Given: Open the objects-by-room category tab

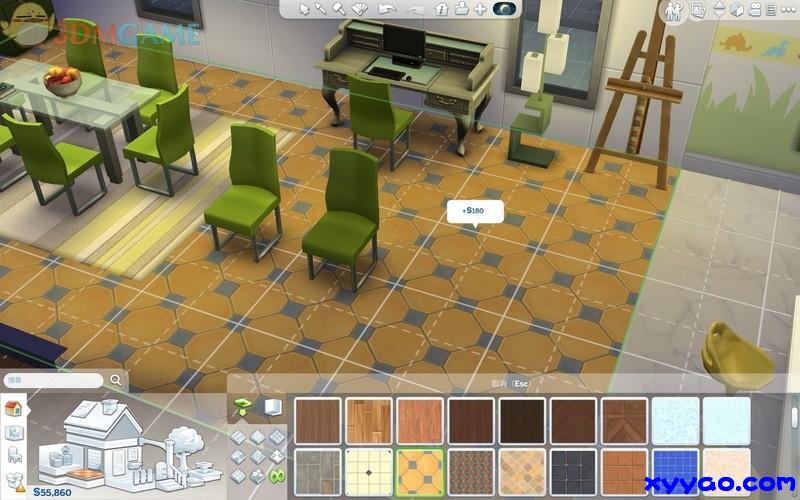Looking at the screenshot, I should tap(14, 433).
